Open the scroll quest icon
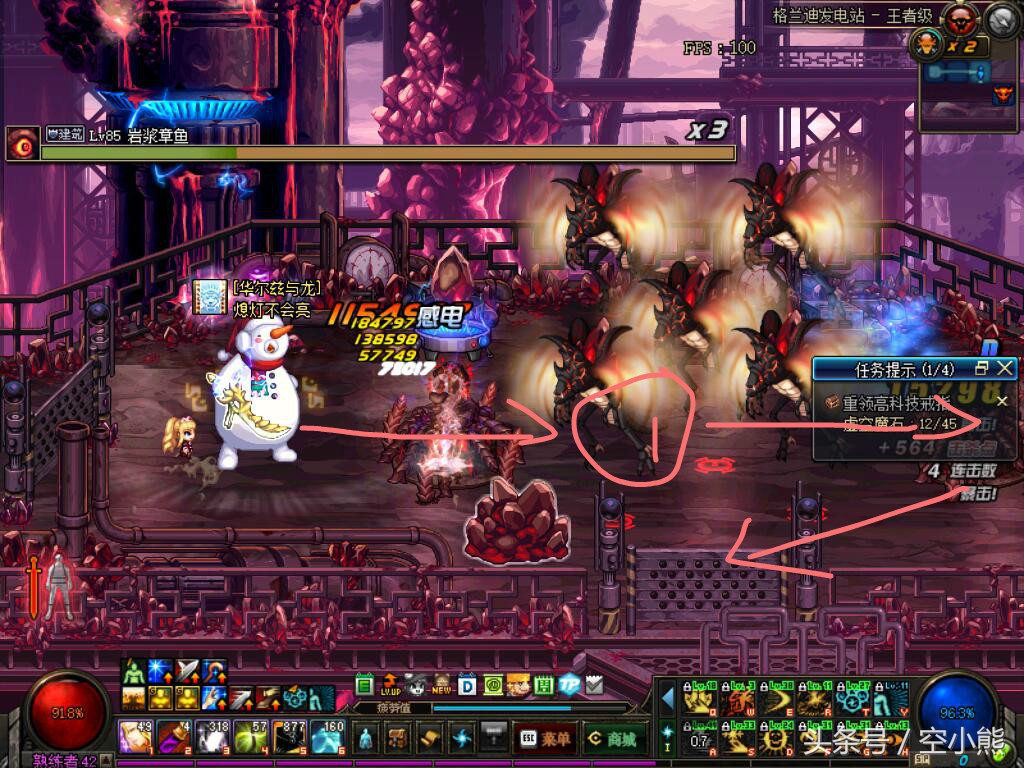Image resolution: width=1024 pixels, height=768 pixels. coord(430,738)
